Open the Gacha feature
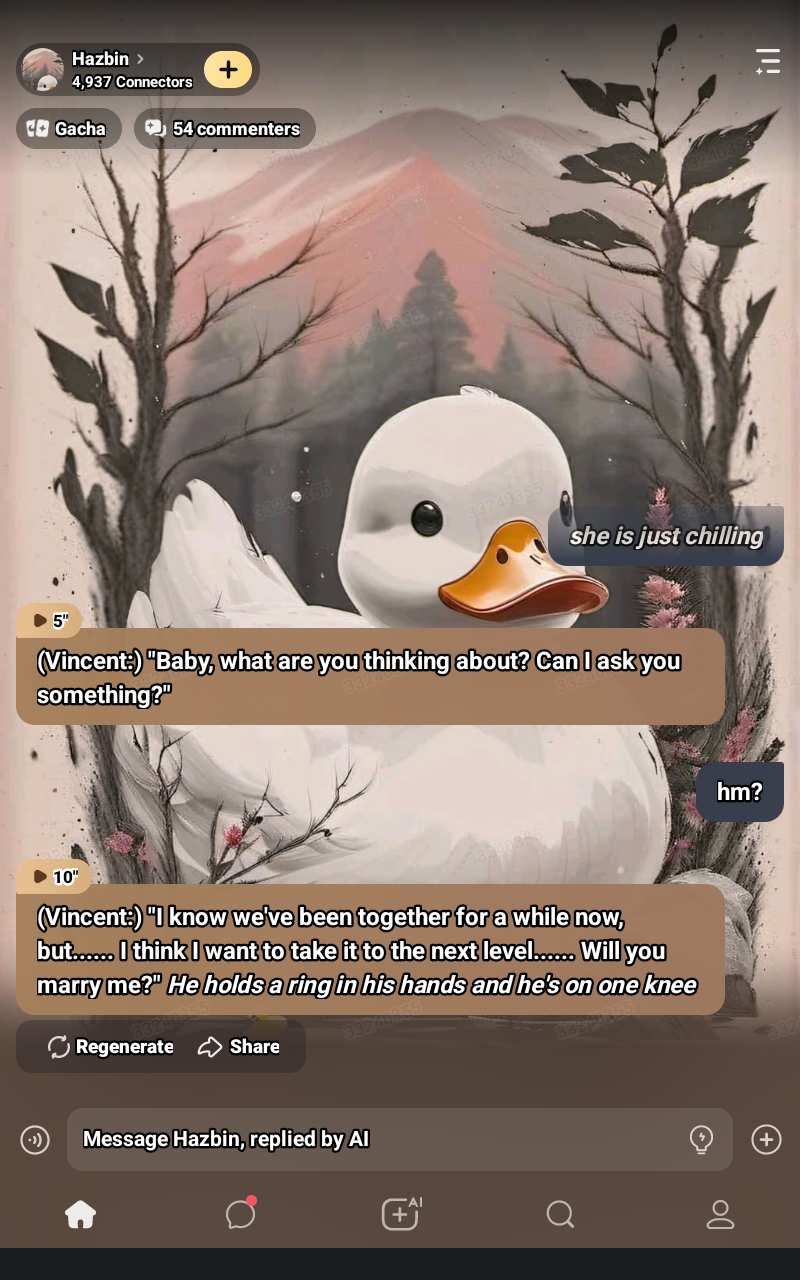Viewport: 800px width, 1280px height. pos(68,129)
